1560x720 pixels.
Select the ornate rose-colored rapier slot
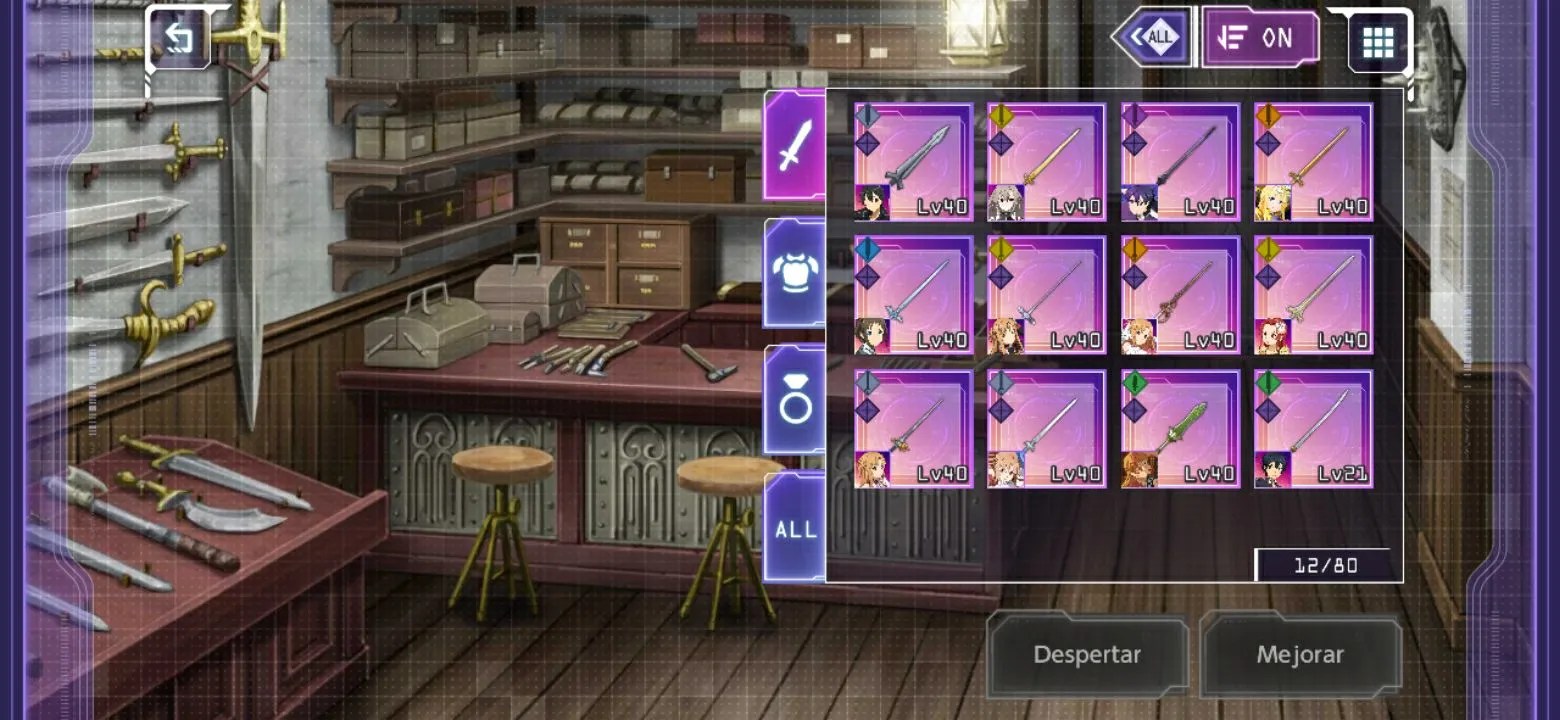pos(1180,295)
